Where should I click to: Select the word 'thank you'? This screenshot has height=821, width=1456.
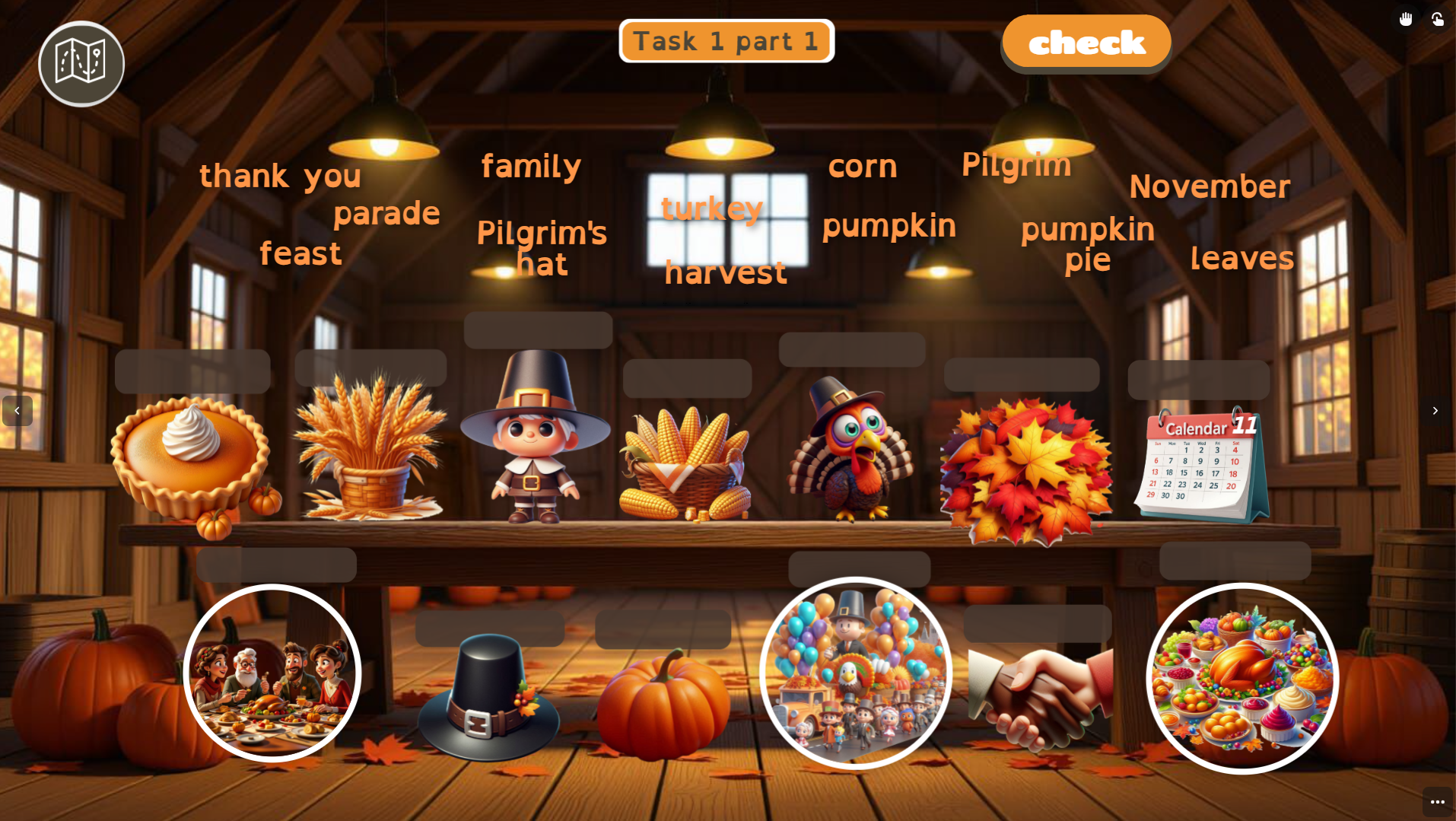click(x=280, y=177)
